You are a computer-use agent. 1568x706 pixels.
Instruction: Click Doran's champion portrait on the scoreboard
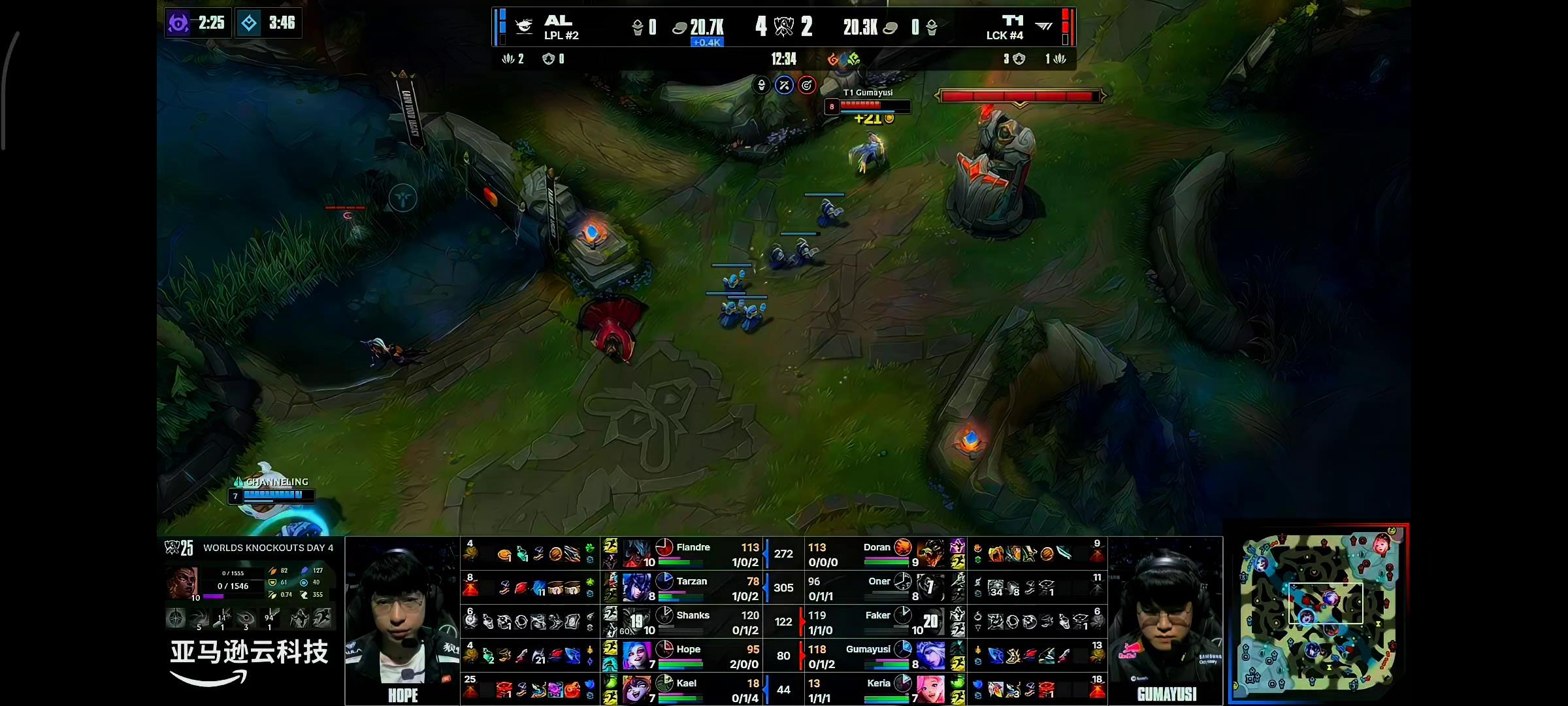point(930,553)
